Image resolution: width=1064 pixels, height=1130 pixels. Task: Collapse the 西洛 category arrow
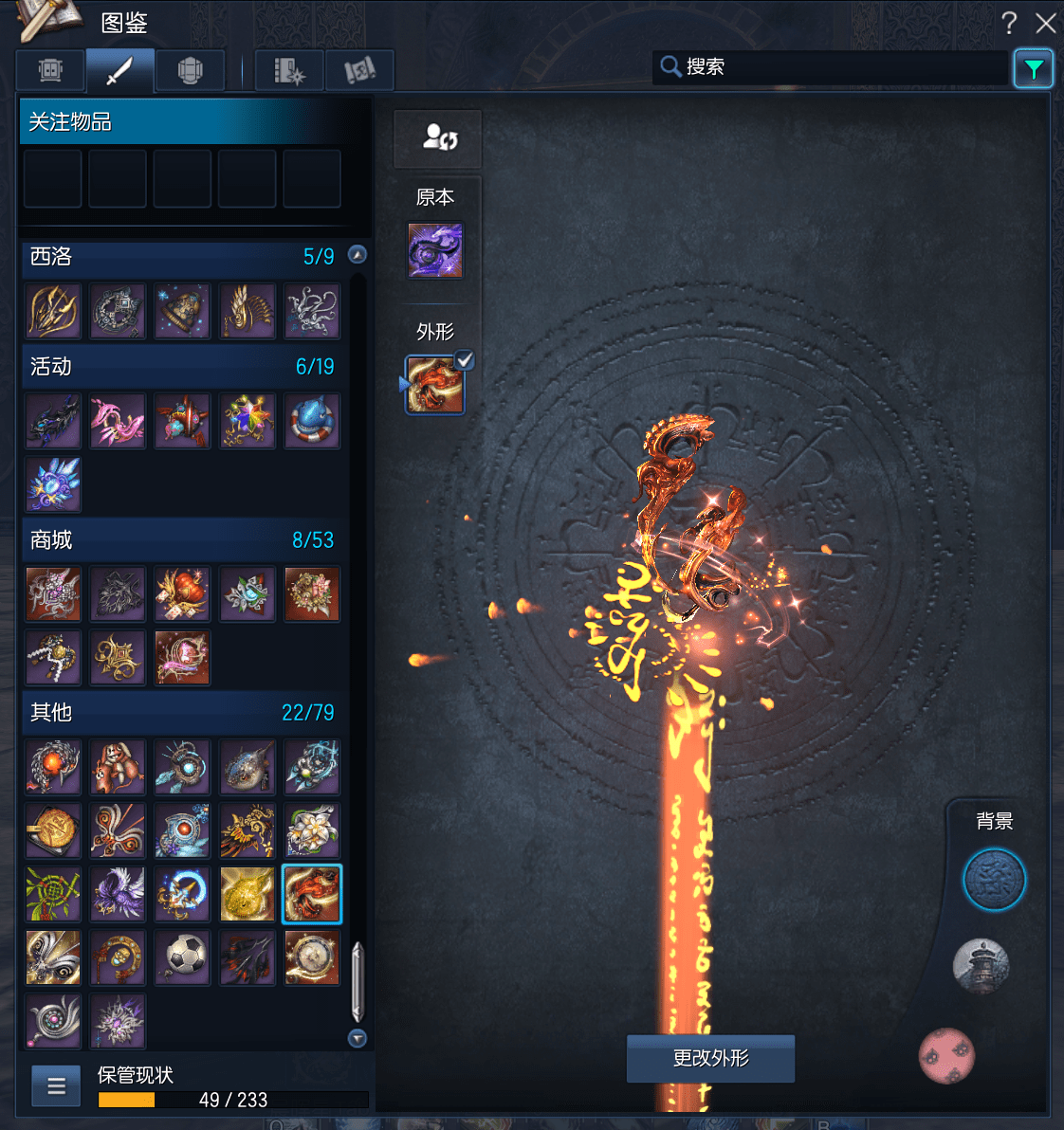[x=358, y=254]
